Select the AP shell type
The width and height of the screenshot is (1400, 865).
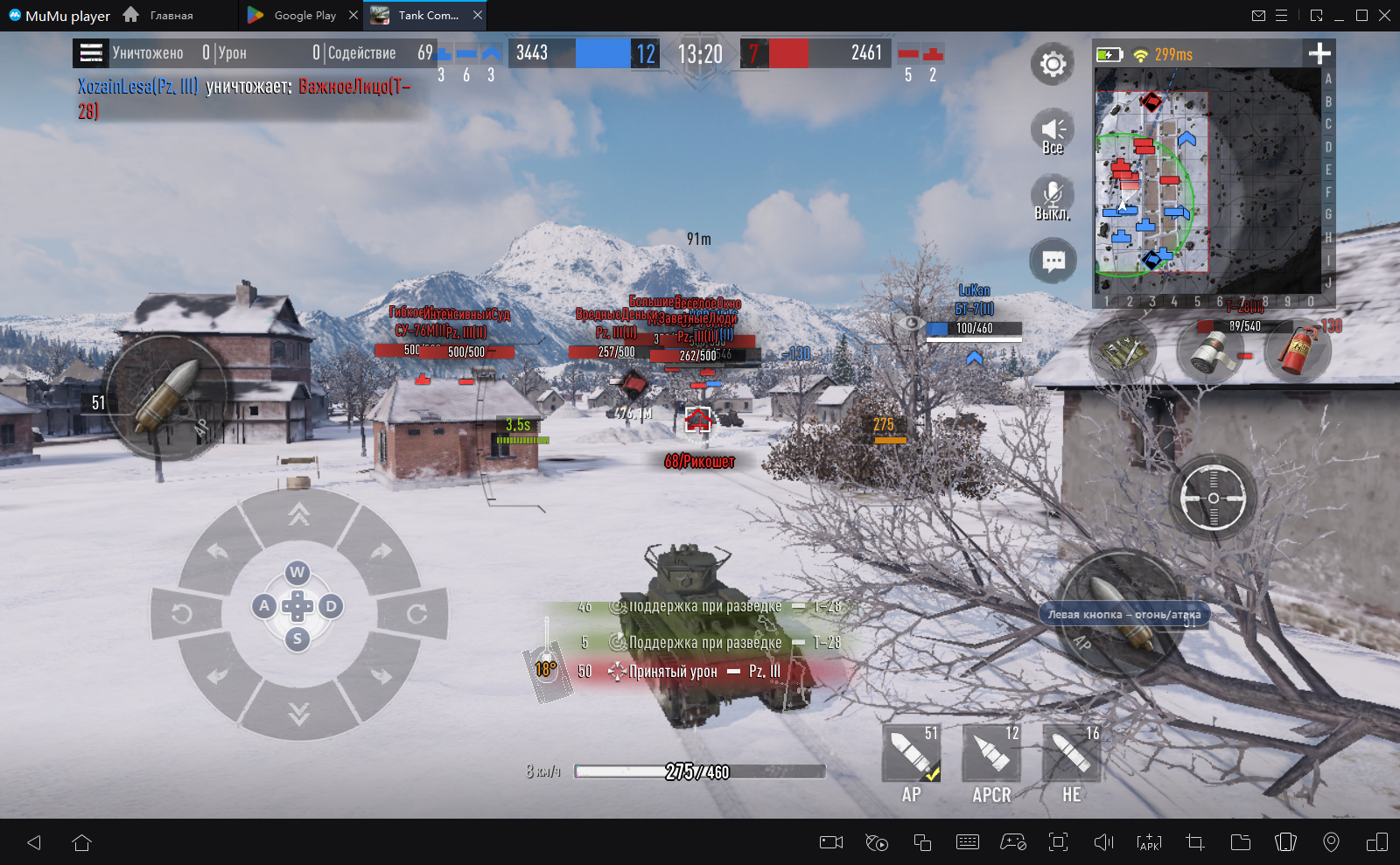[911, 754]
